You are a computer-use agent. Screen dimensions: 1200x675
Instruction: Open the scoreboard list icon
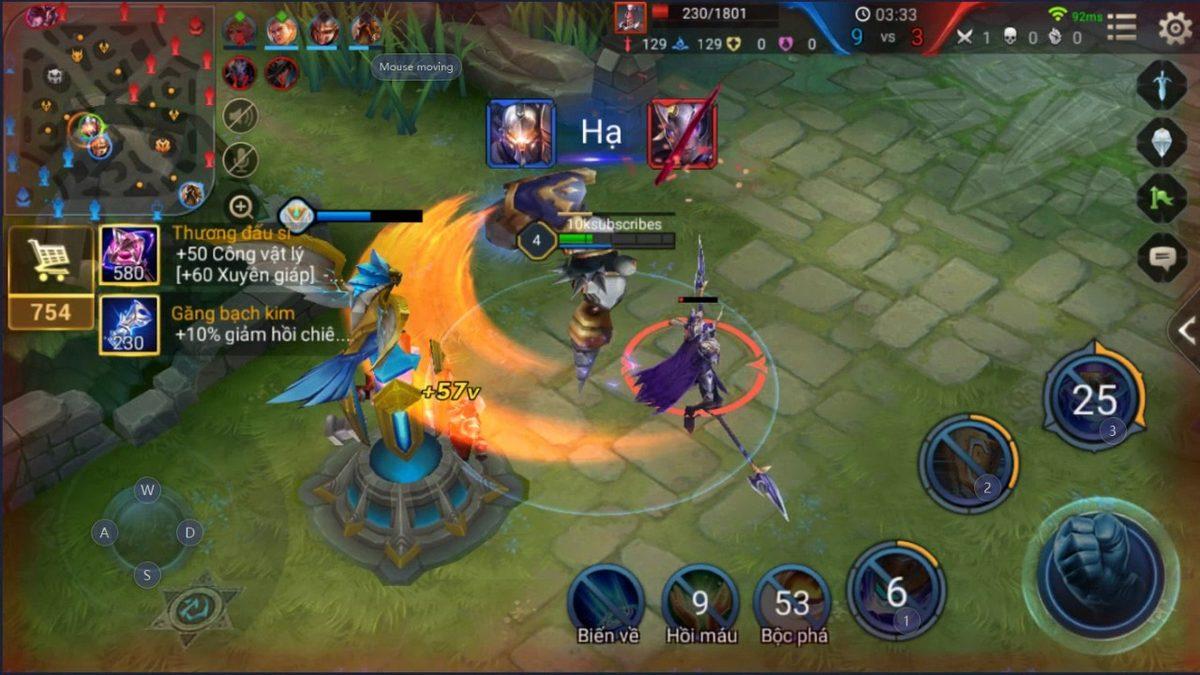(1121, 28)
